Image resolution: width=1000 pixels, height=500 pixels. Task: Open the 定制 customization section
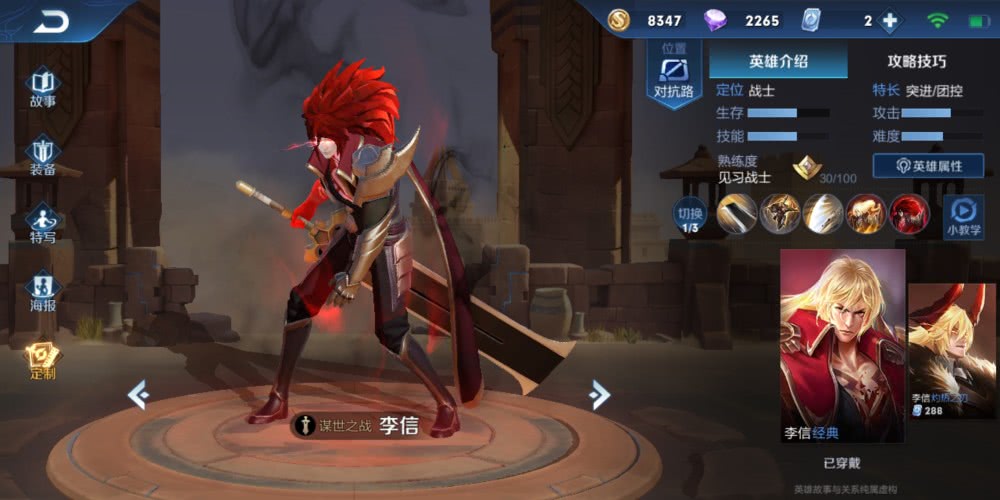click(x=42, y=360)
